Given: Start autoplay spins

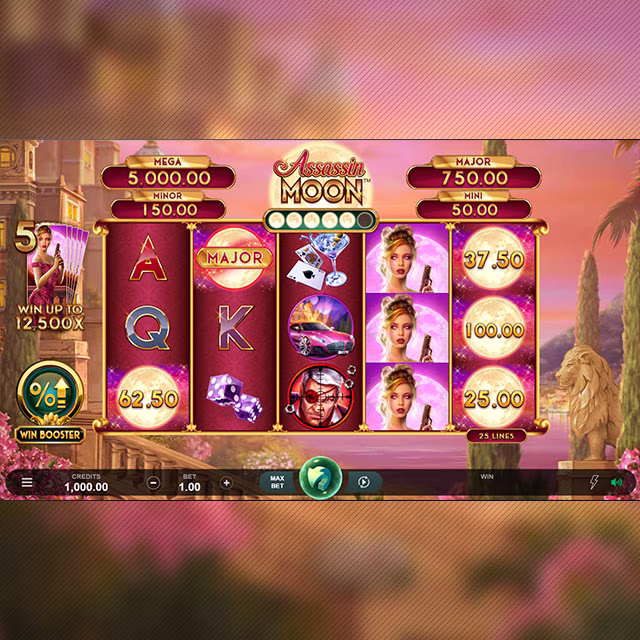Looking at the screenshot, I should tap(364, 482).
